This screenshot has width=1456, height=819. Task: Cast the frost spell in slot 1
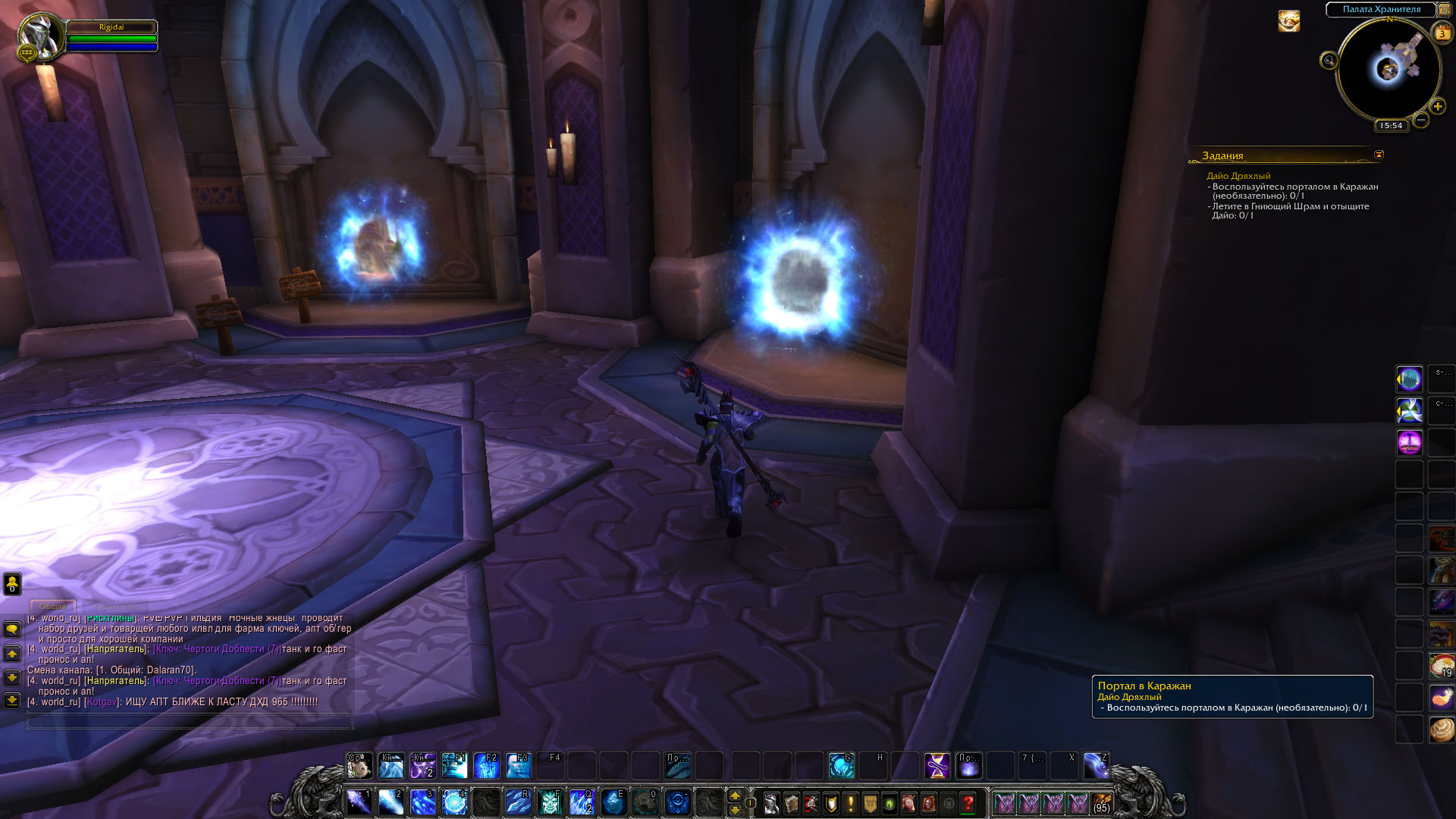(x=359, y=802)
